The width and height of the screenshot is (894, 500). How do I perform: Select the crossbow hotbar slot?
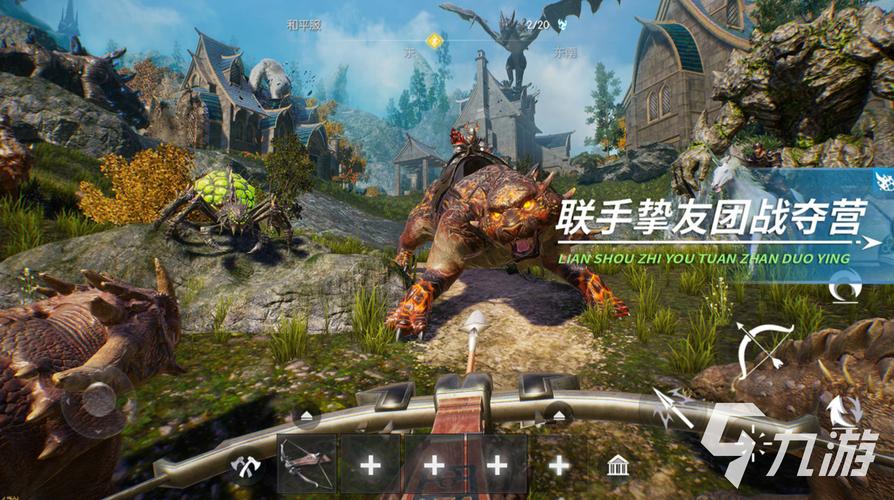tap(307, 464)
